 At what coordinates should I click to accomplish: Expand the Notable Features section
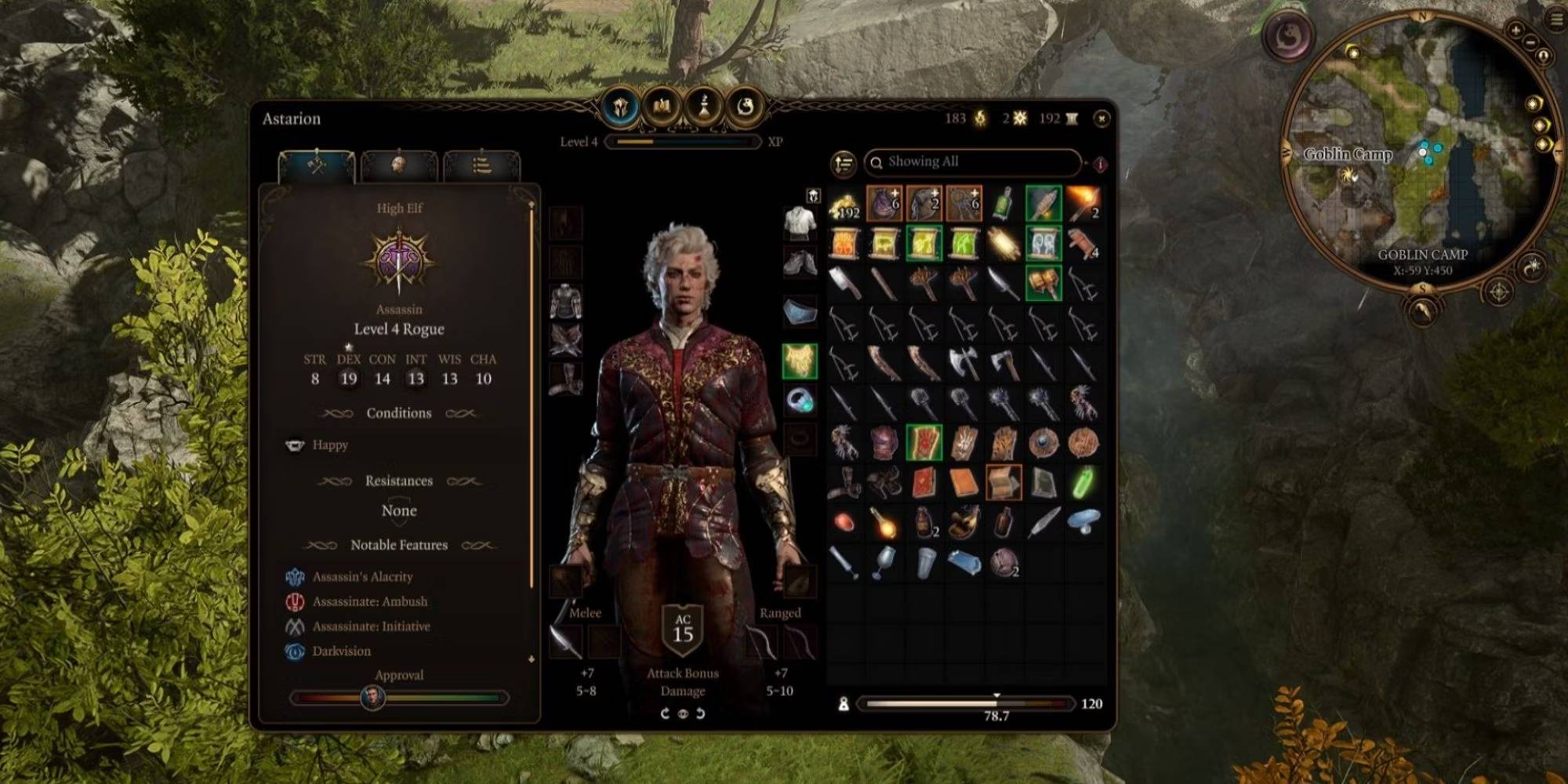click(399, 544)
